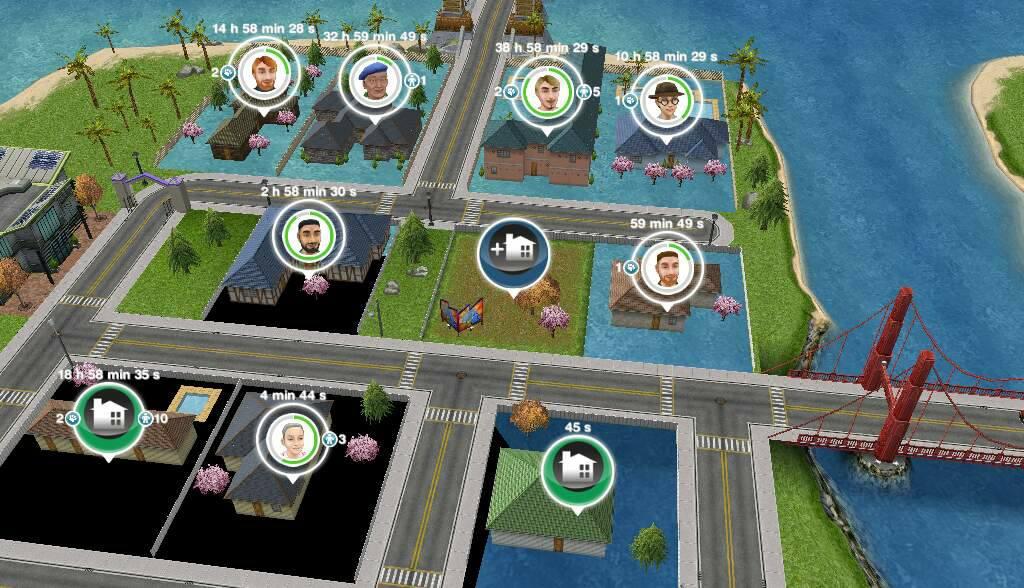Open the house marker with 18 h timer
Viewport: 1024px width, 588px height.
coord(108,418)
